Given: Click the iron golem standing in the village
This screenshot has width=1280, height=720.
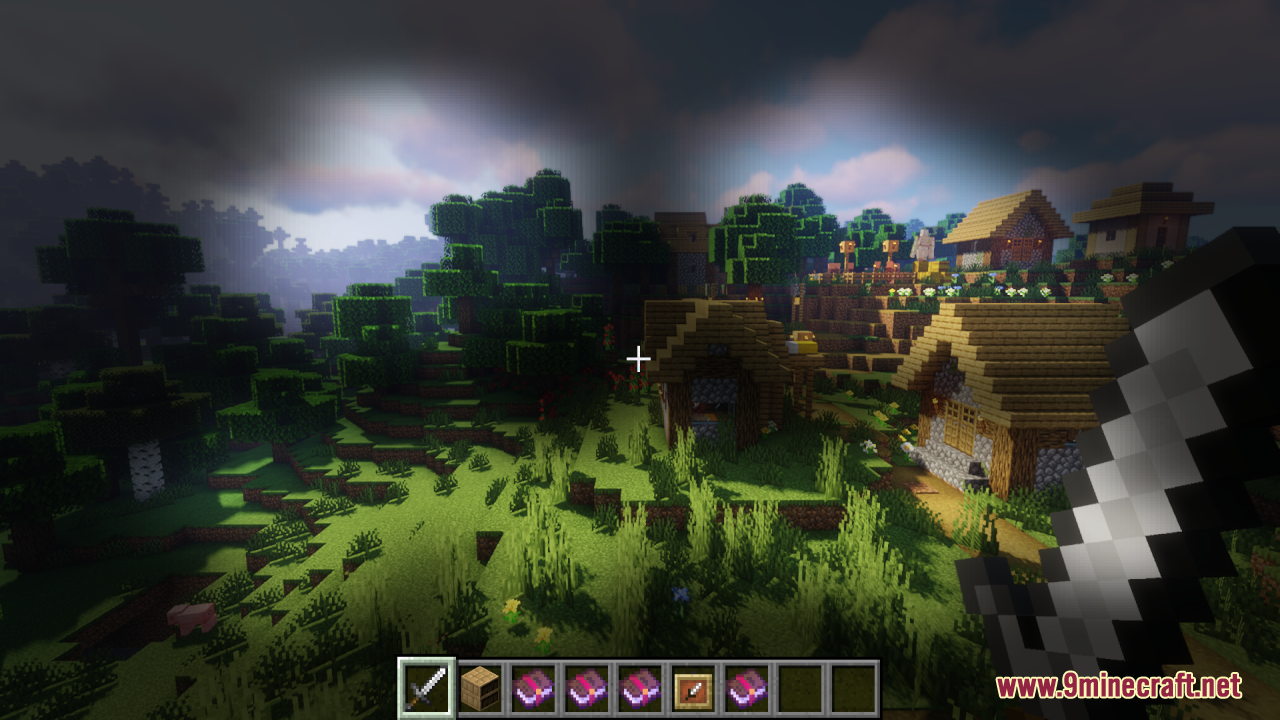Looking at the screenshot, I should 924,243.
